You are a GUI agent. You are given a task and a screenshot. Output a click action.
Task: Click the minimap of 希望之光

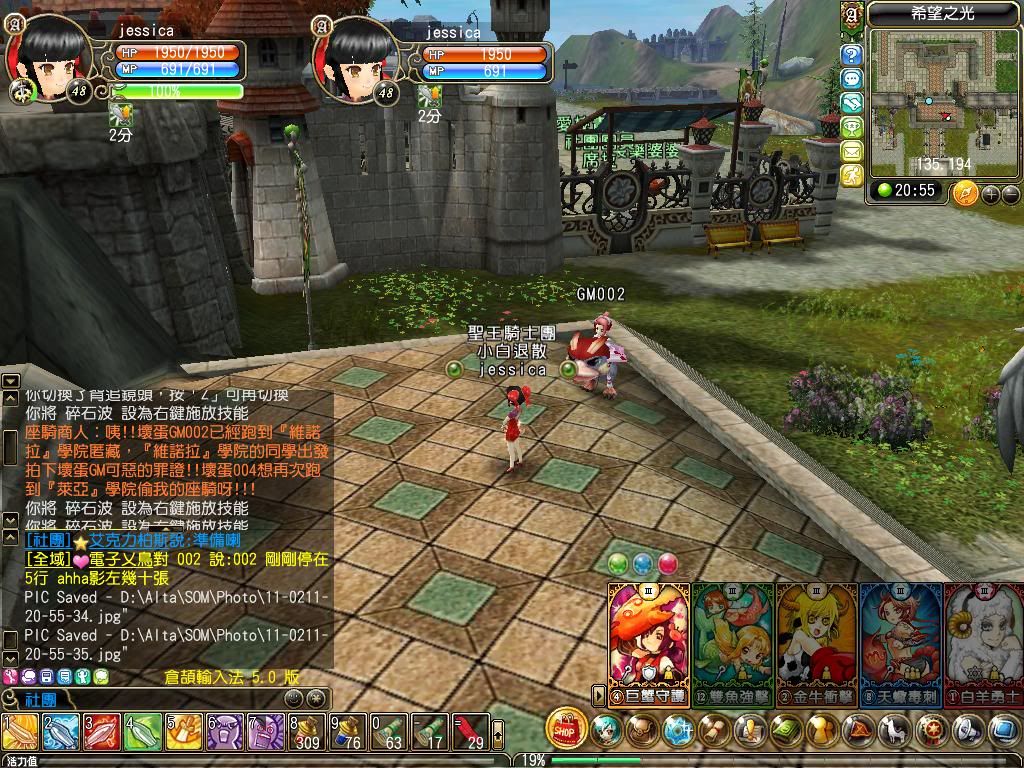click(930, 100)
